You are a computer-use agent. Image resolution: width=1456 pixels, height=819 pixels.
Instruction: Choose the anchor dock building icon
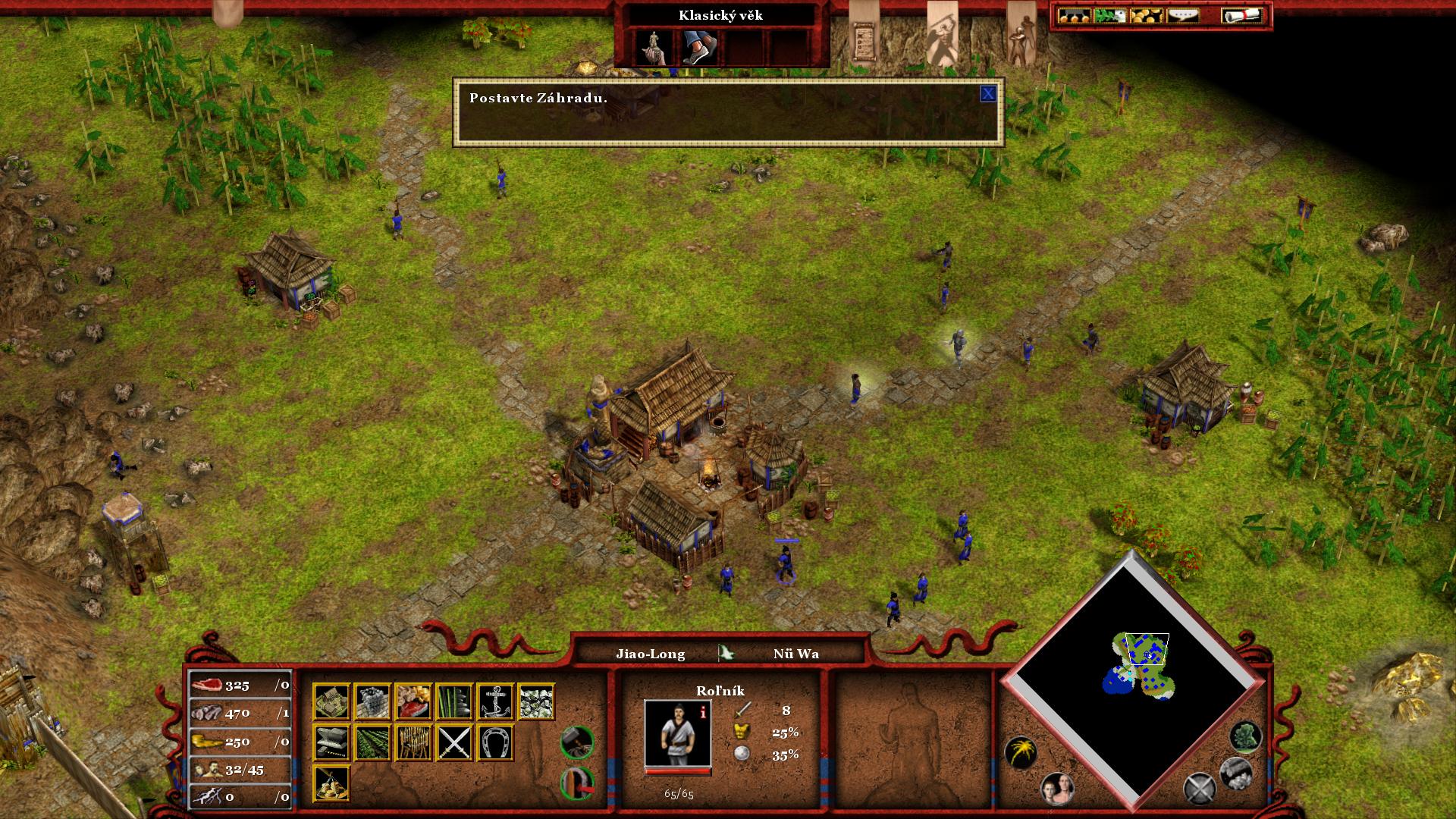point(496,701)
